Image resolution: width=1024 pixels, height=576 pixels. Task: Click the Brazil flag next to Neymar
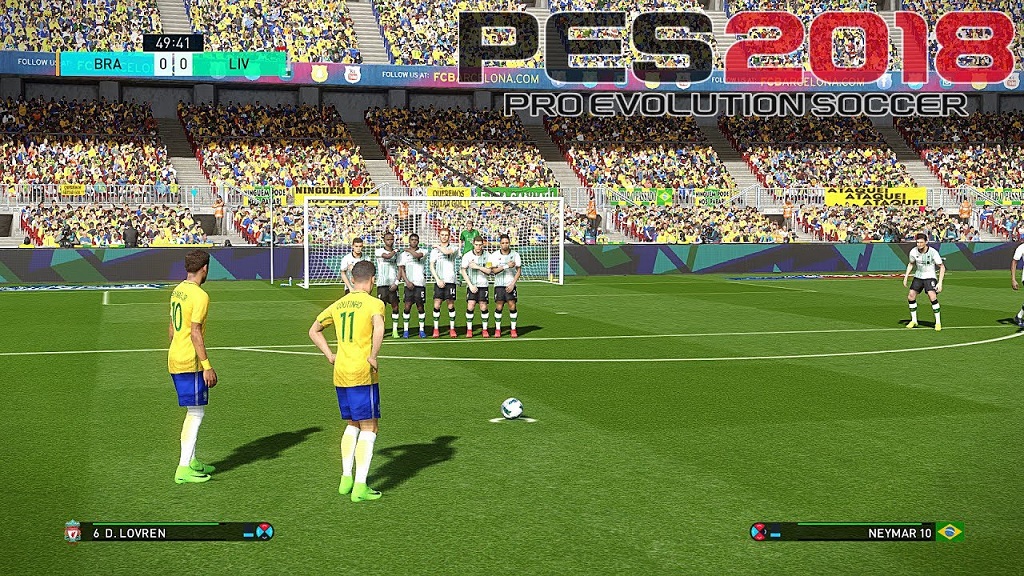pyautogui.click(x=949, y=532)
